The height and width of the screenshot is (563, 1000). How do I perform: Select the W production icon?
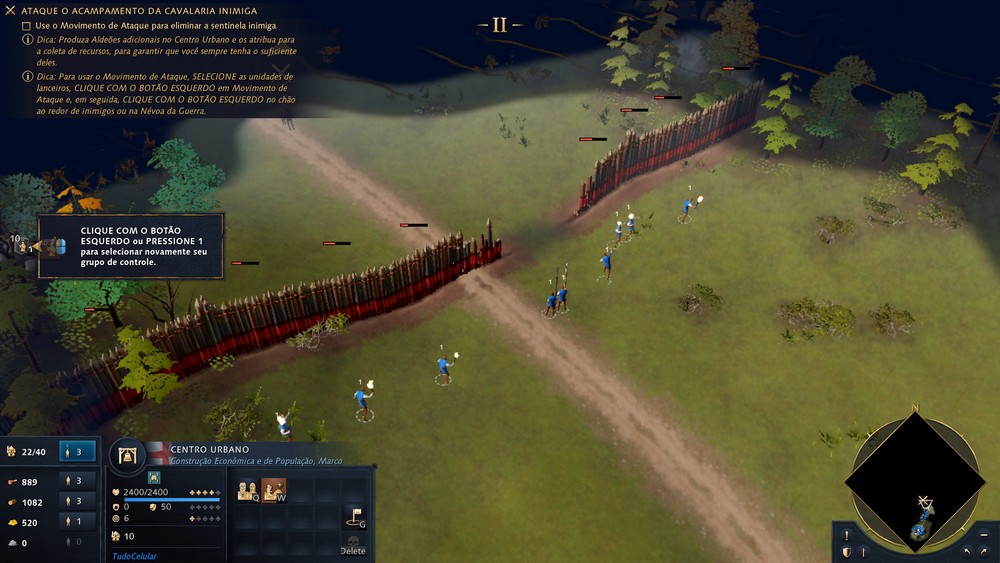click(x=273, y=490)
